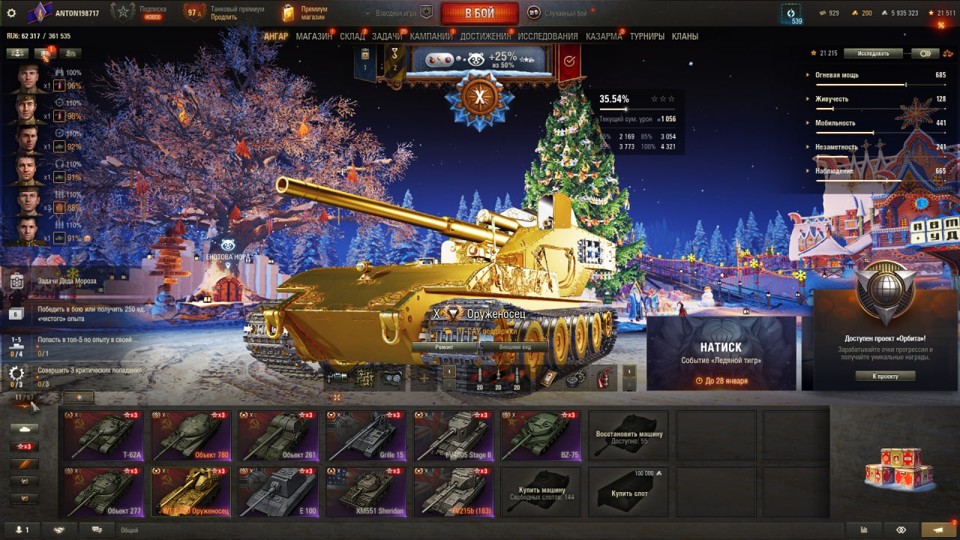
Task: Show the КЛАНЫ tab
Action: (685, 37)
